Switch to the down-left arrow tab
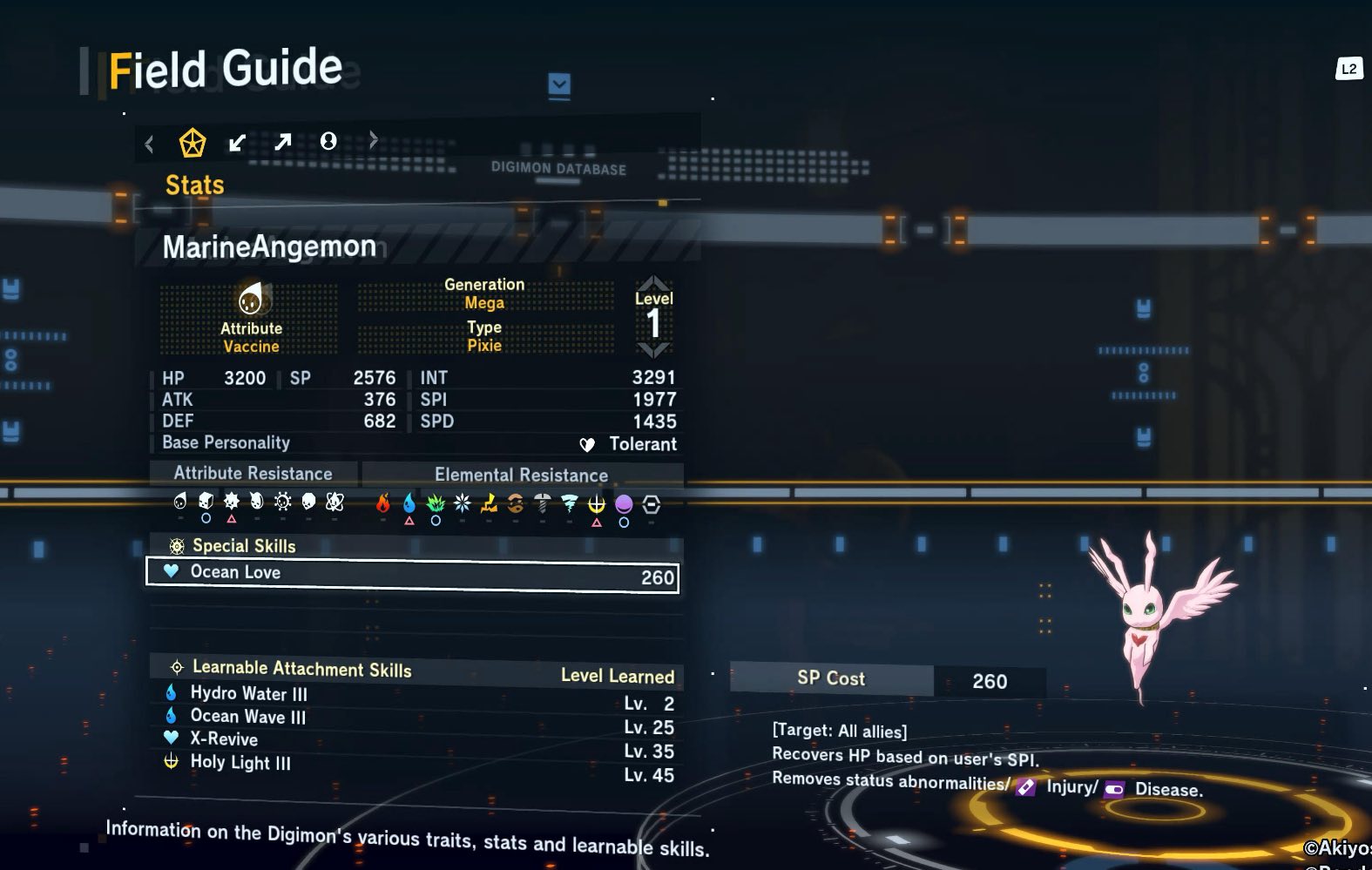The height and width of the screenshot is (870, 1372). click(237, 142)
